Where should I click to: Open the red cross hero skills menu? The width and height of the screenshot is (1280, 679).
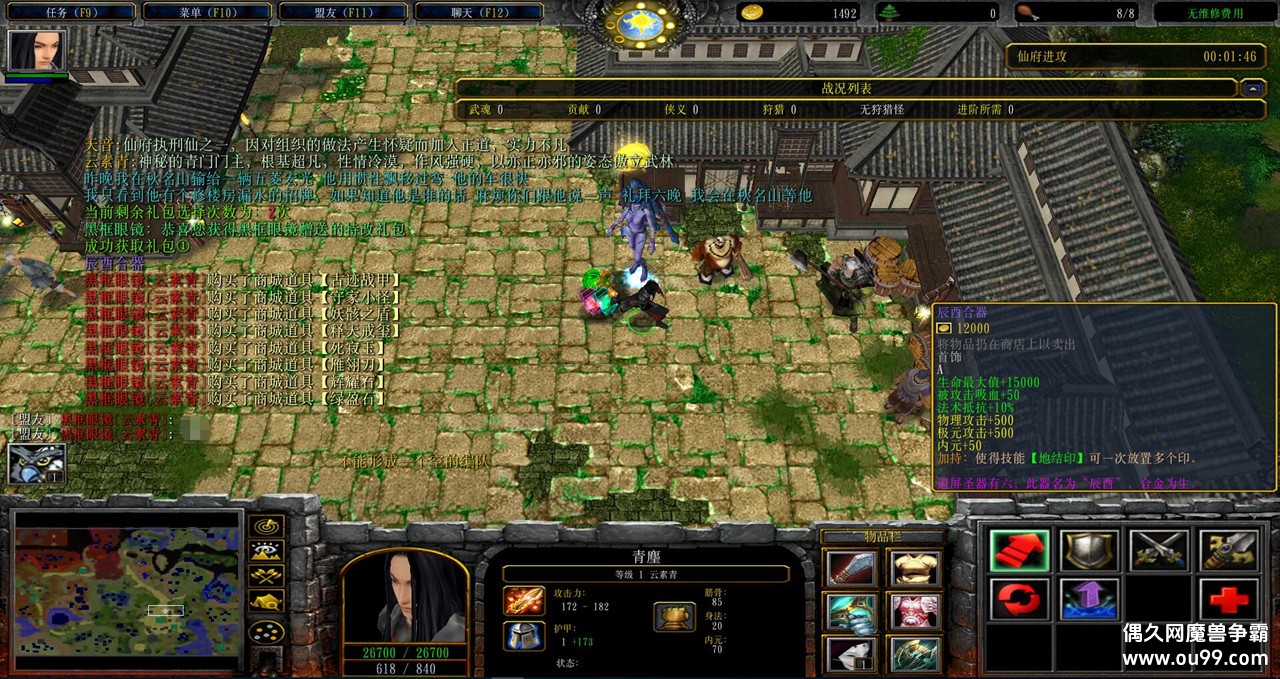1228,599
